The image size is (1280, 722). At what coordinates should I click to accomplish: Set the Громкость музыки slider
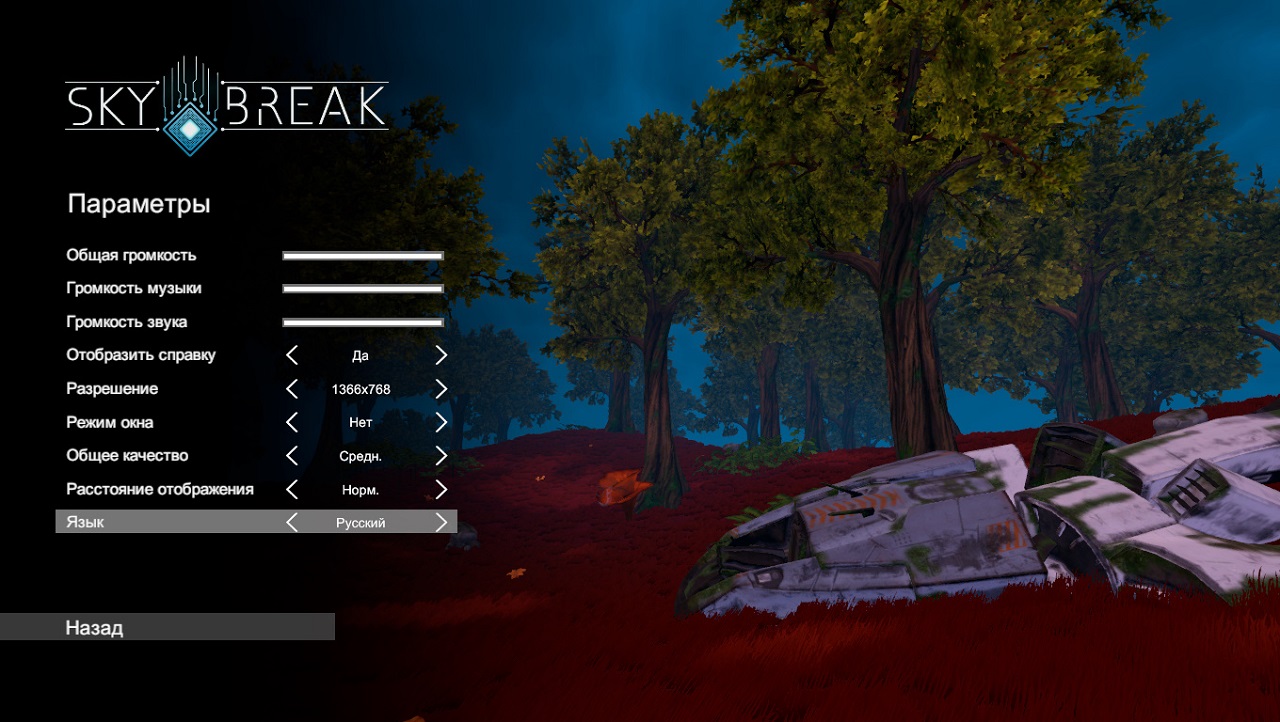point(363,289)
